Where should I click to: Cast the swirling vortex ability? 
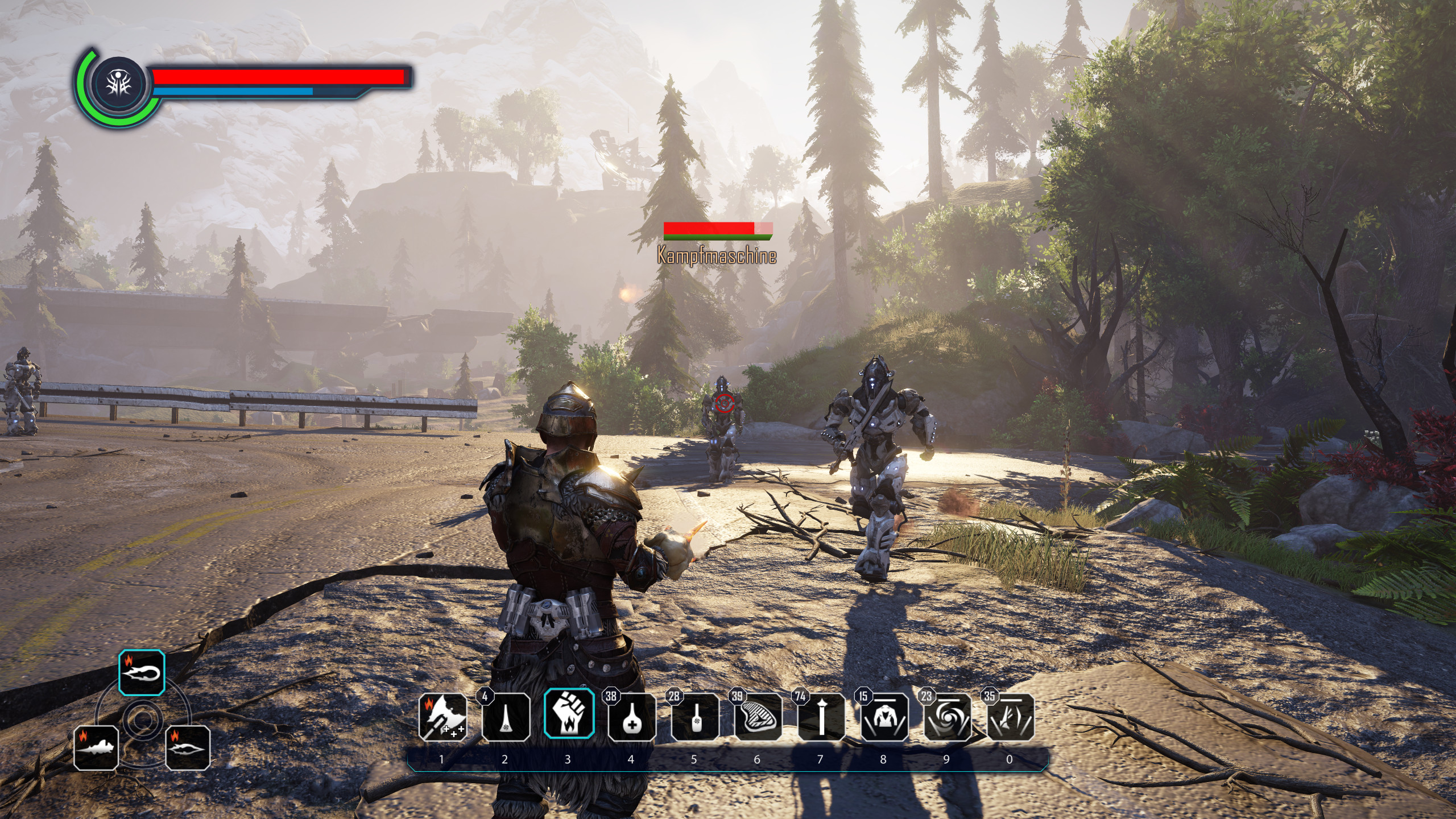coord(947,717)
